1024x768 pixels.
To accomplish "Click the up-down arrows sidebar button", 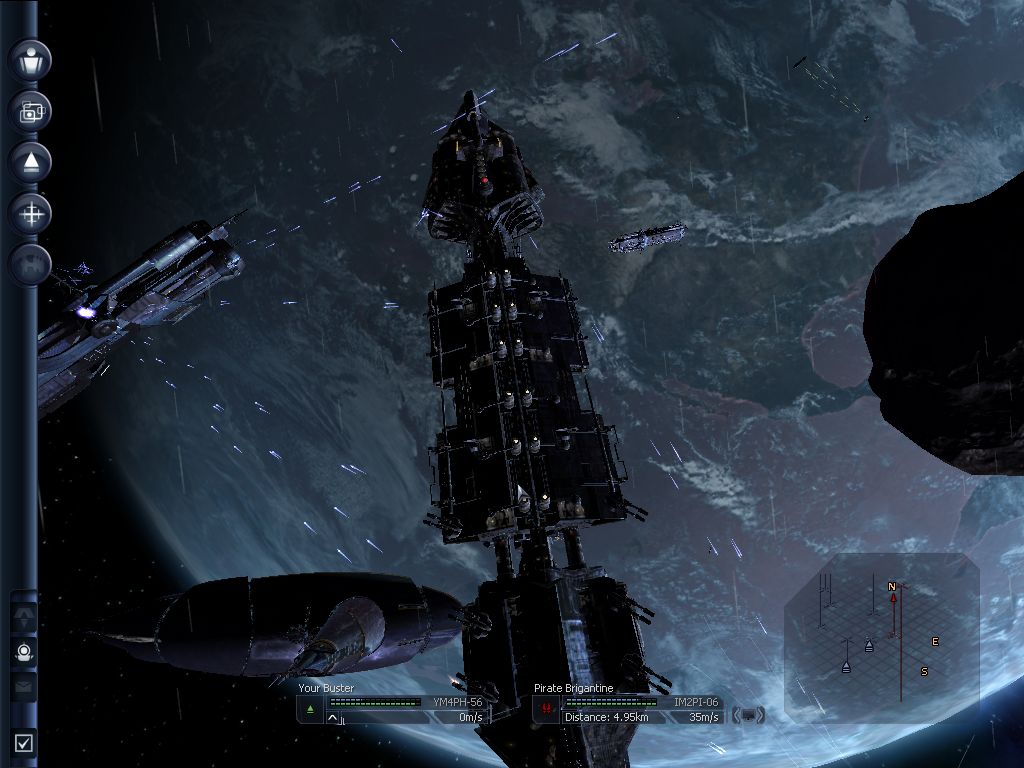I will [x=25, y=618].
